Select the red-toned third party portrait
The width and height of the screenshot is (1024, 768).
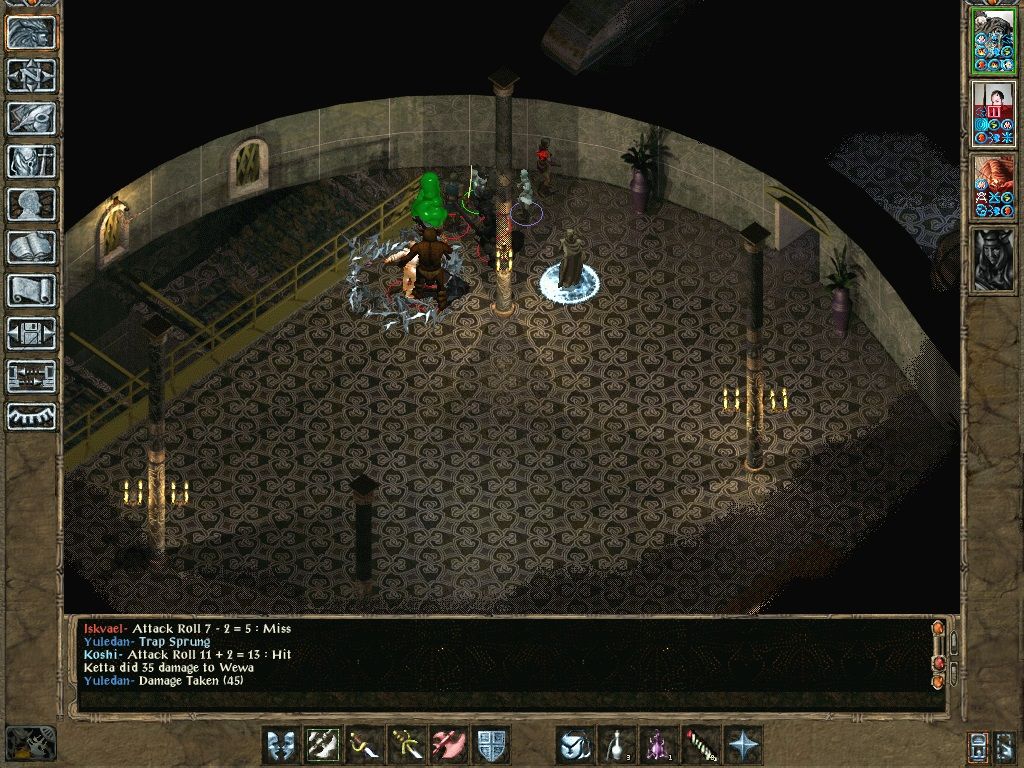pyautogui.click(x=993, y=186)
